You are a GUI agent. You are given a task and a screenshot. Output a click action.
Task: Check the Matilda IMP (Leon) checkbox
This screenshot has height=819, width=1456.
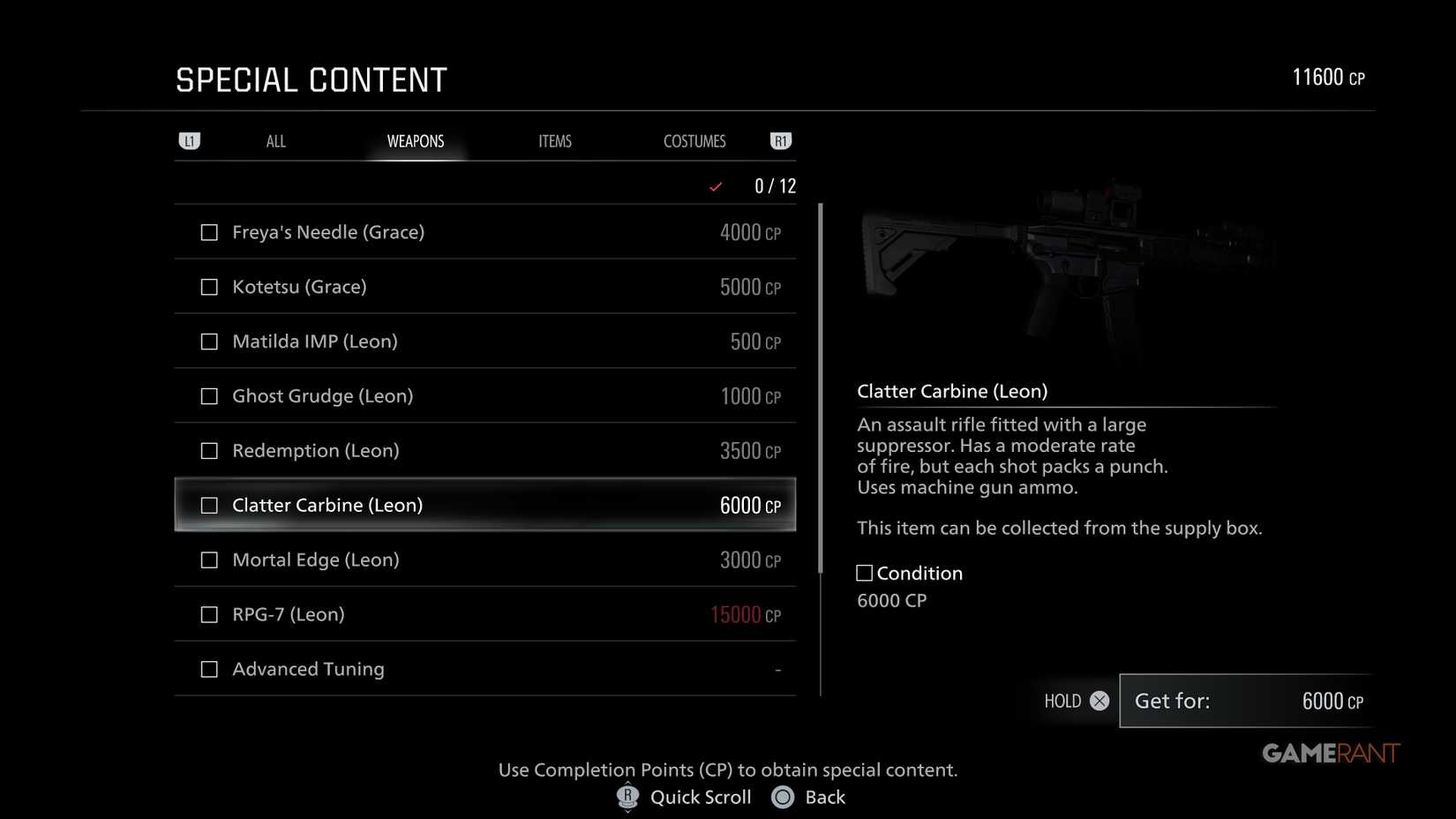point(209,341)
